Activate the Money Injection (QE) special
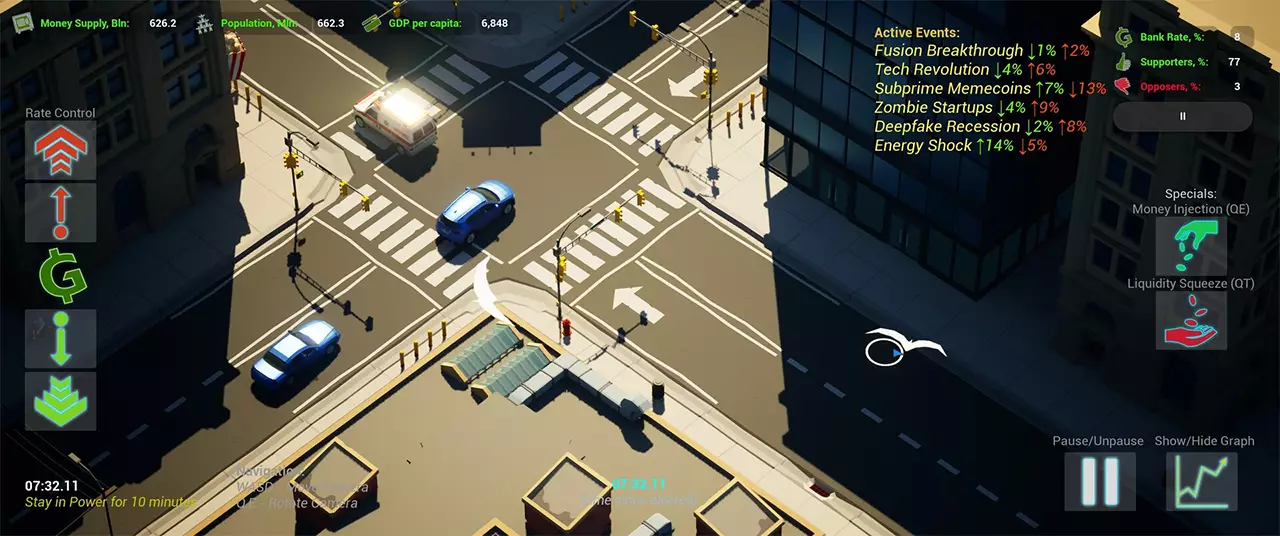The image size is (1280, 536). [x=1191, y=246]
